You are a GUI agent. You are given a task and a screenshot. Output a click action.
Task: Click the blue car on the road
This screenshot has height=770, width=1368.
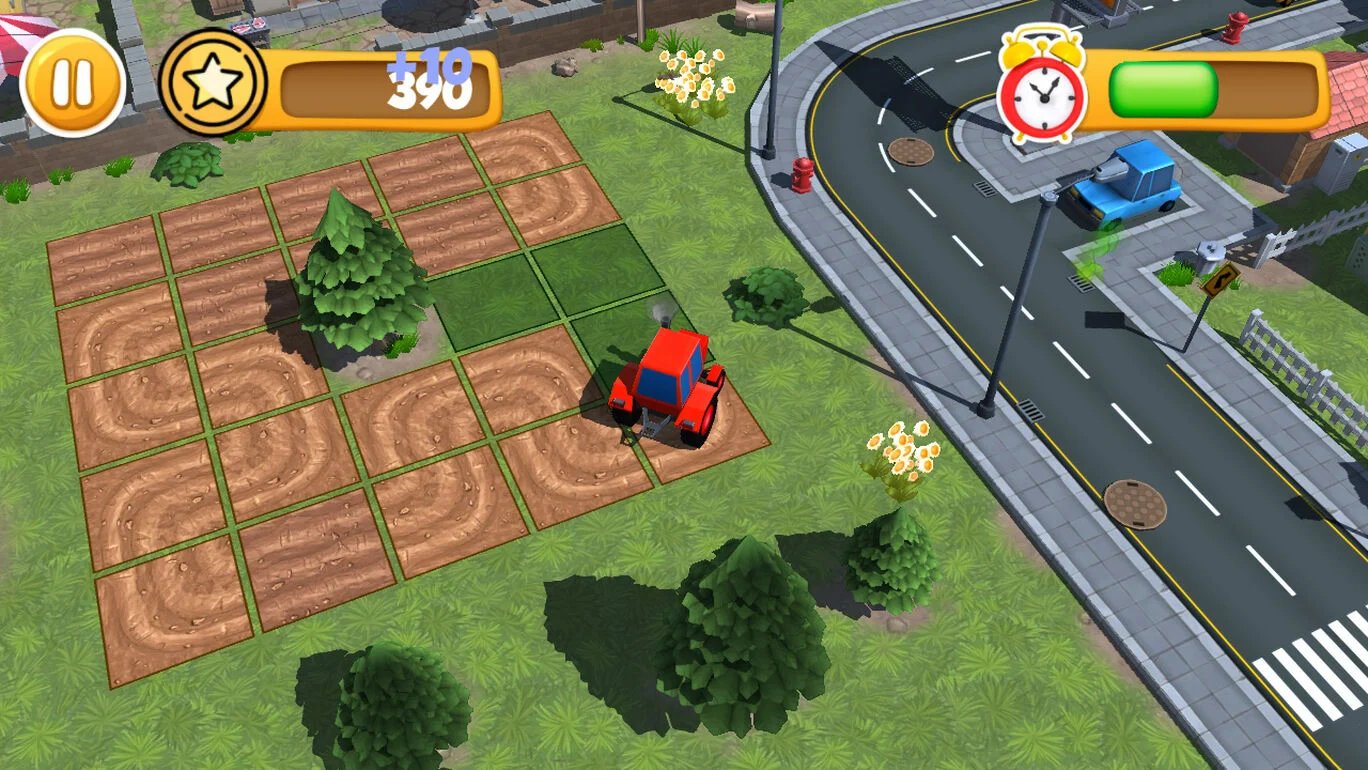point(1128,183)
